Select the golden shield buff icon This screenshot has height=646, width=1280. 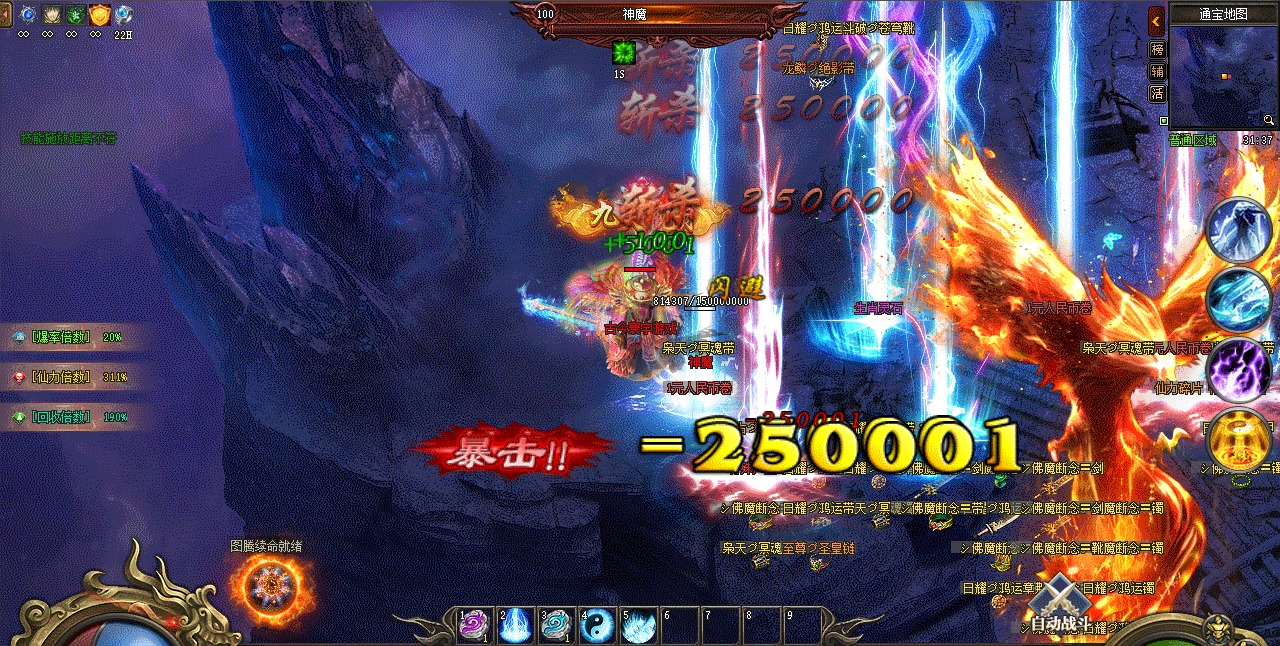click(x=99, y=15)
